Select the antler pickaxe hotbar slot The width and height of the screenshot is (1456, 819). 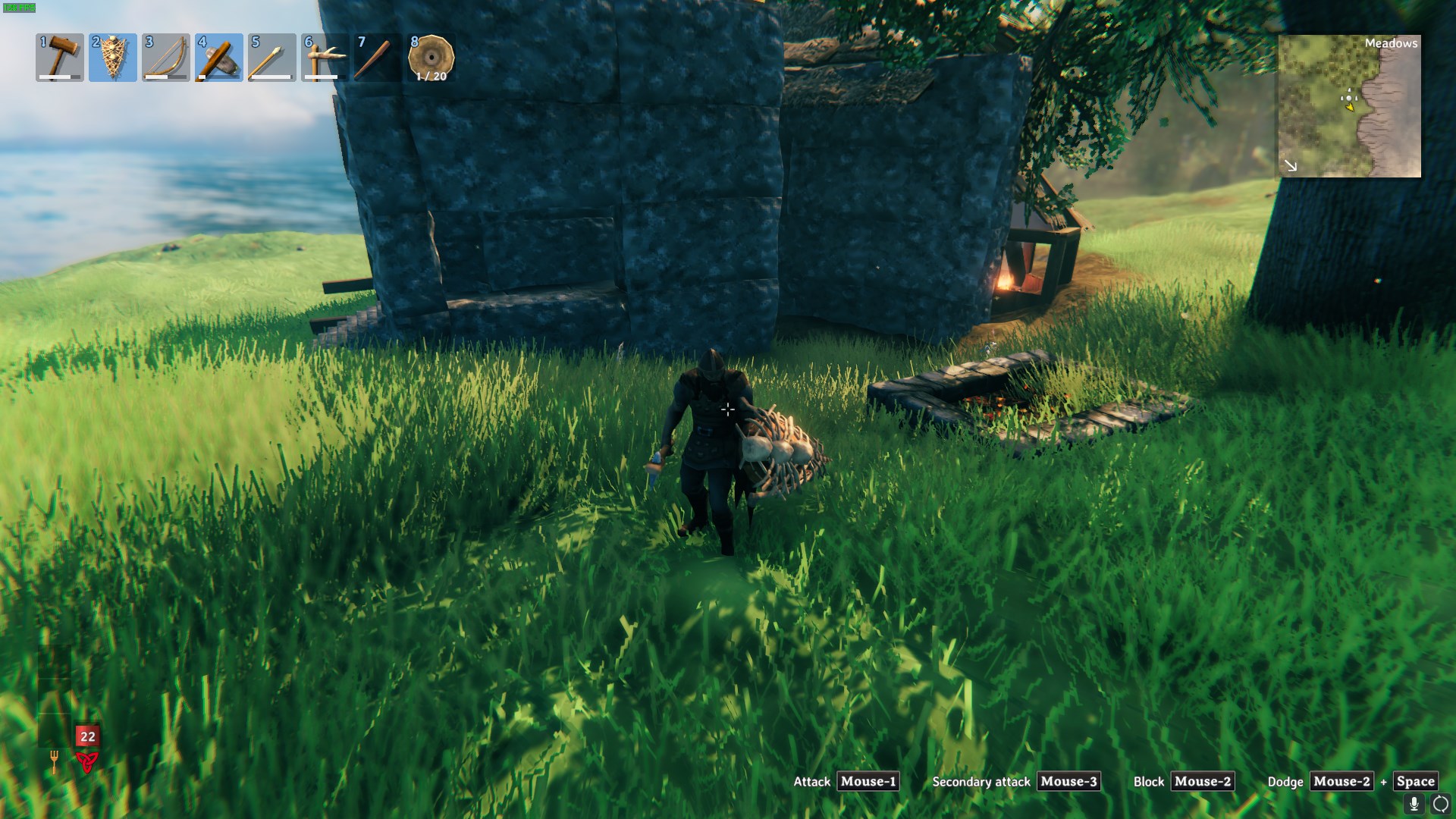tap(325, 58)
